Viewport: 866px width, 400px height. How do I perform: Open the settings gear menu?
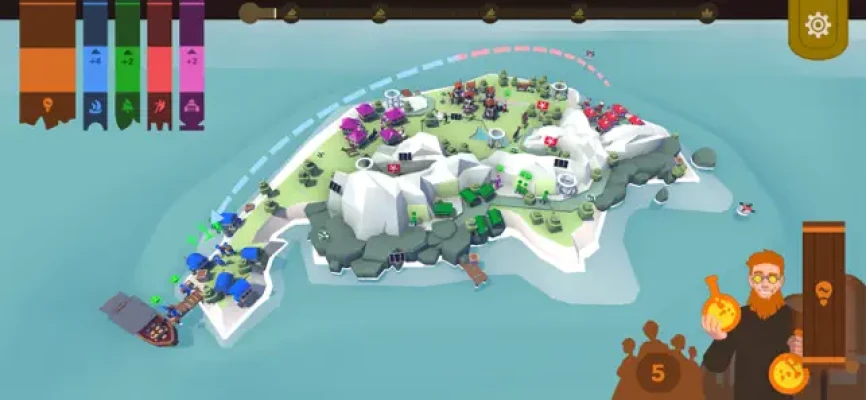coord(818,26)
